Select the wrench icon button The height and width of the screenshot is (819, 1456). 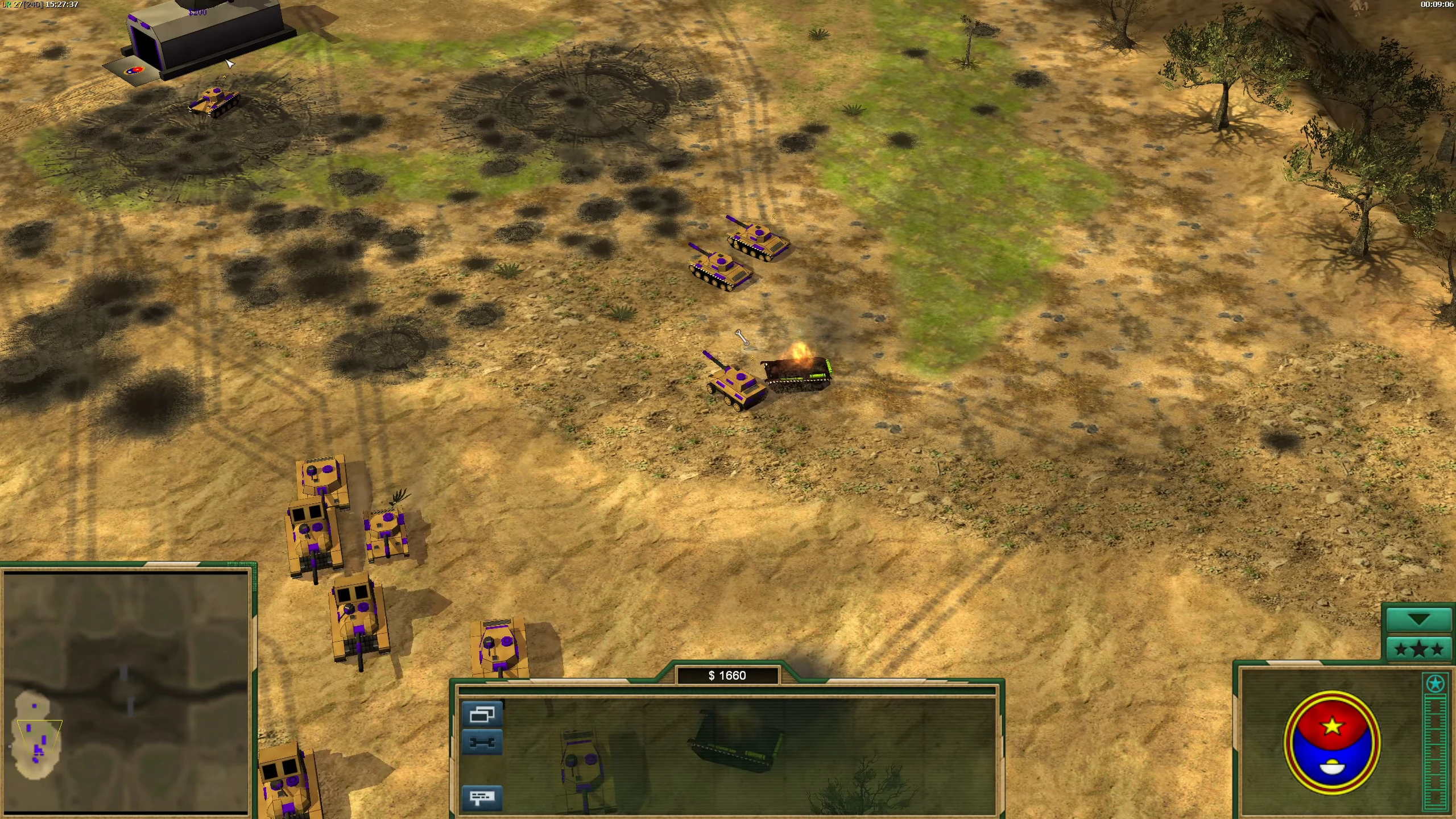[x=482, y=742]
